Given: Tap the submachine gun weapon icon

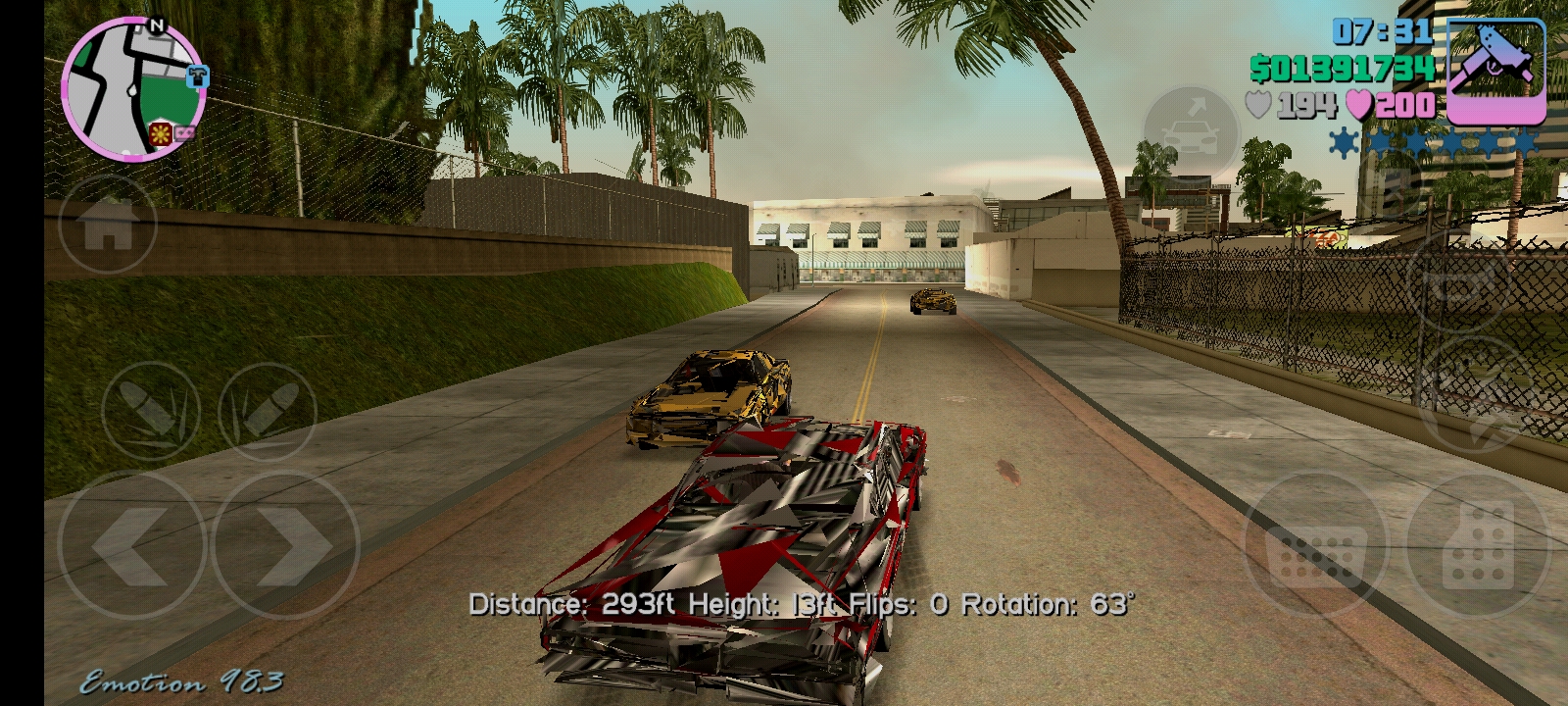Looking at the screenshot, I should point(1496,71).
